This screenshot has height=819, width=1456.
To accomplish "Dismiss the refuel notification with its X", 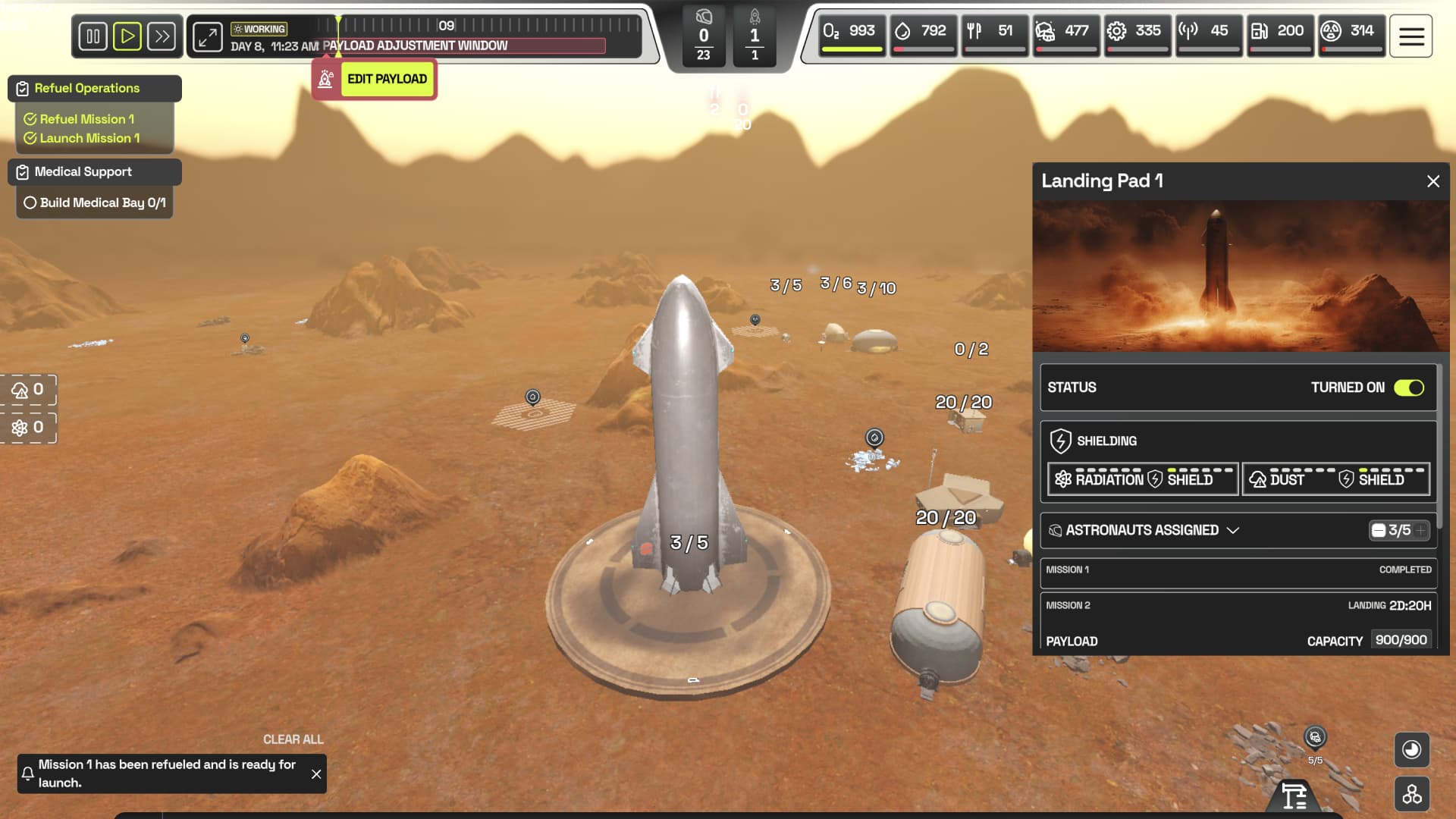I will coord(316,774).
